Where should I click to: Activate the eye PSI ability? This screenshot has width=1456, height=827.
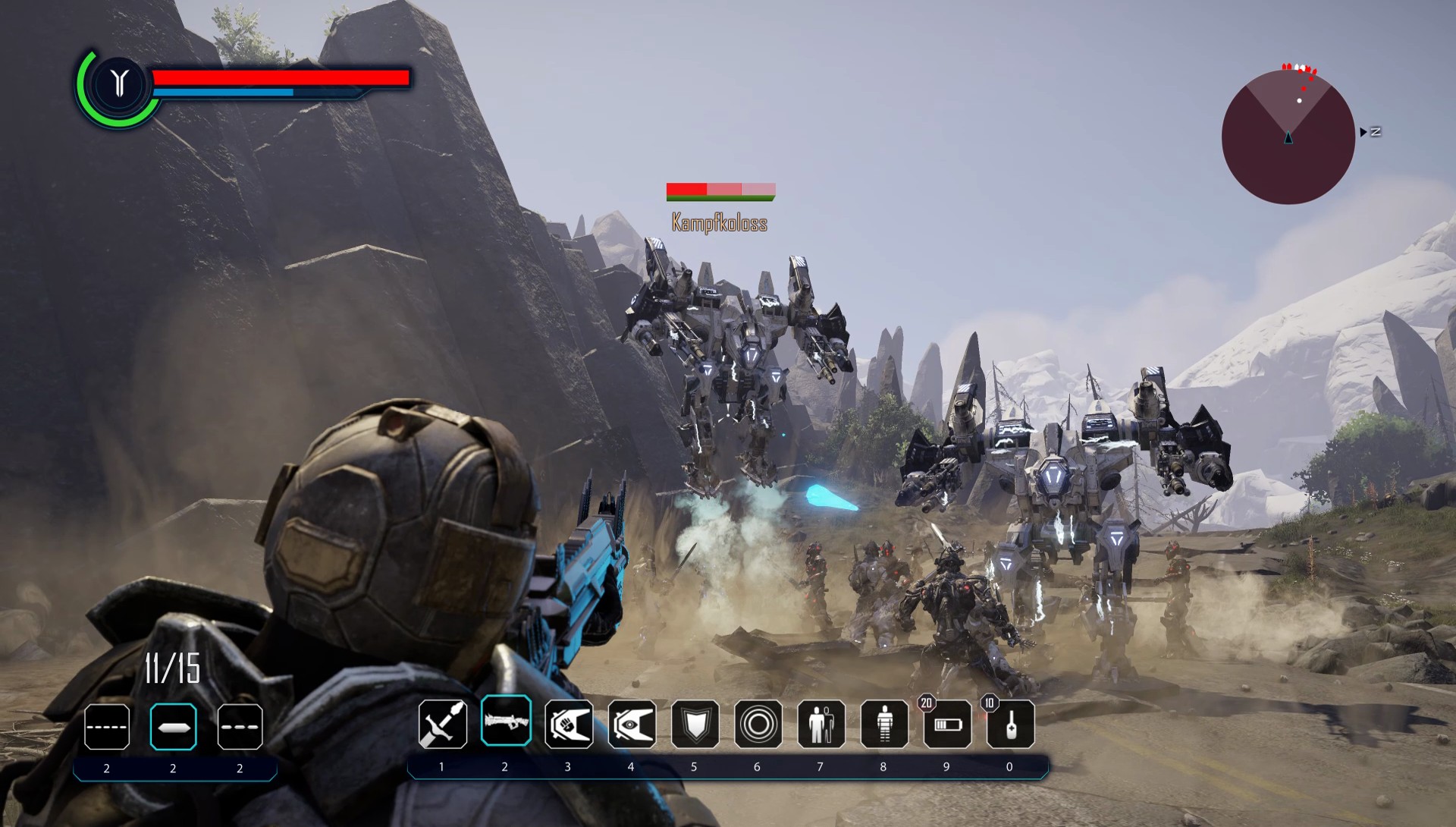632,724
